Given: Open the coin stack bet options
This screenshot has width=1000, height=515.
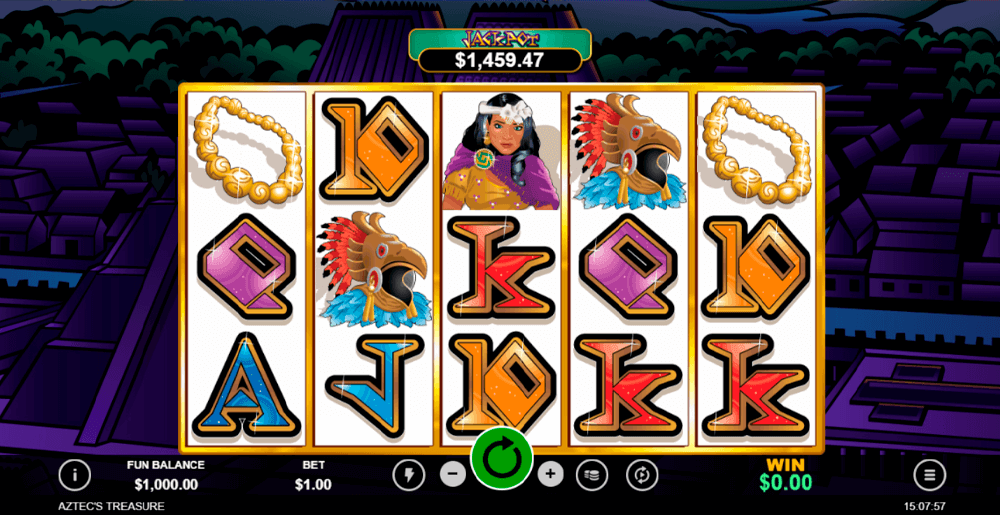Looking at the screenshot, I should point(594,474).
